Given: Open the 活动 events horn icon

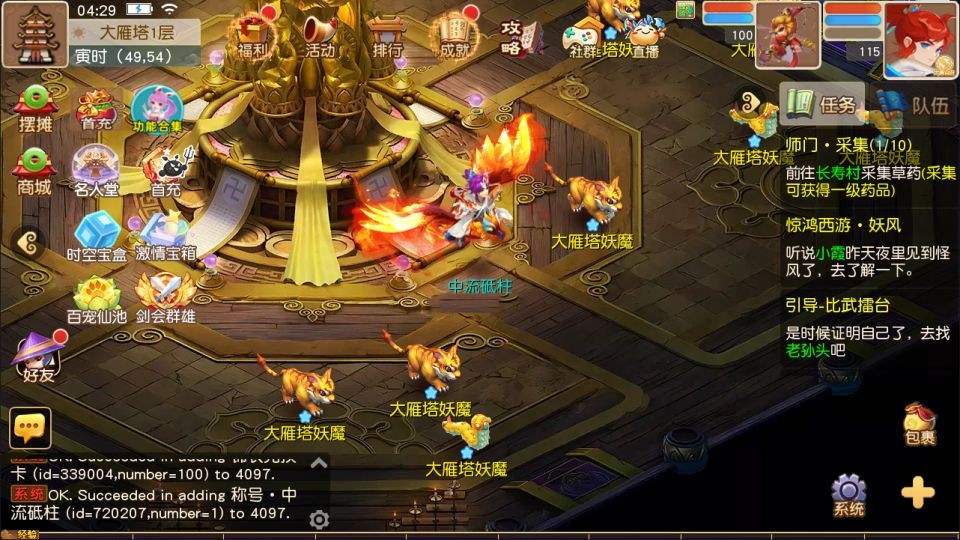Looking at the screenshot, I should point(320,35).
